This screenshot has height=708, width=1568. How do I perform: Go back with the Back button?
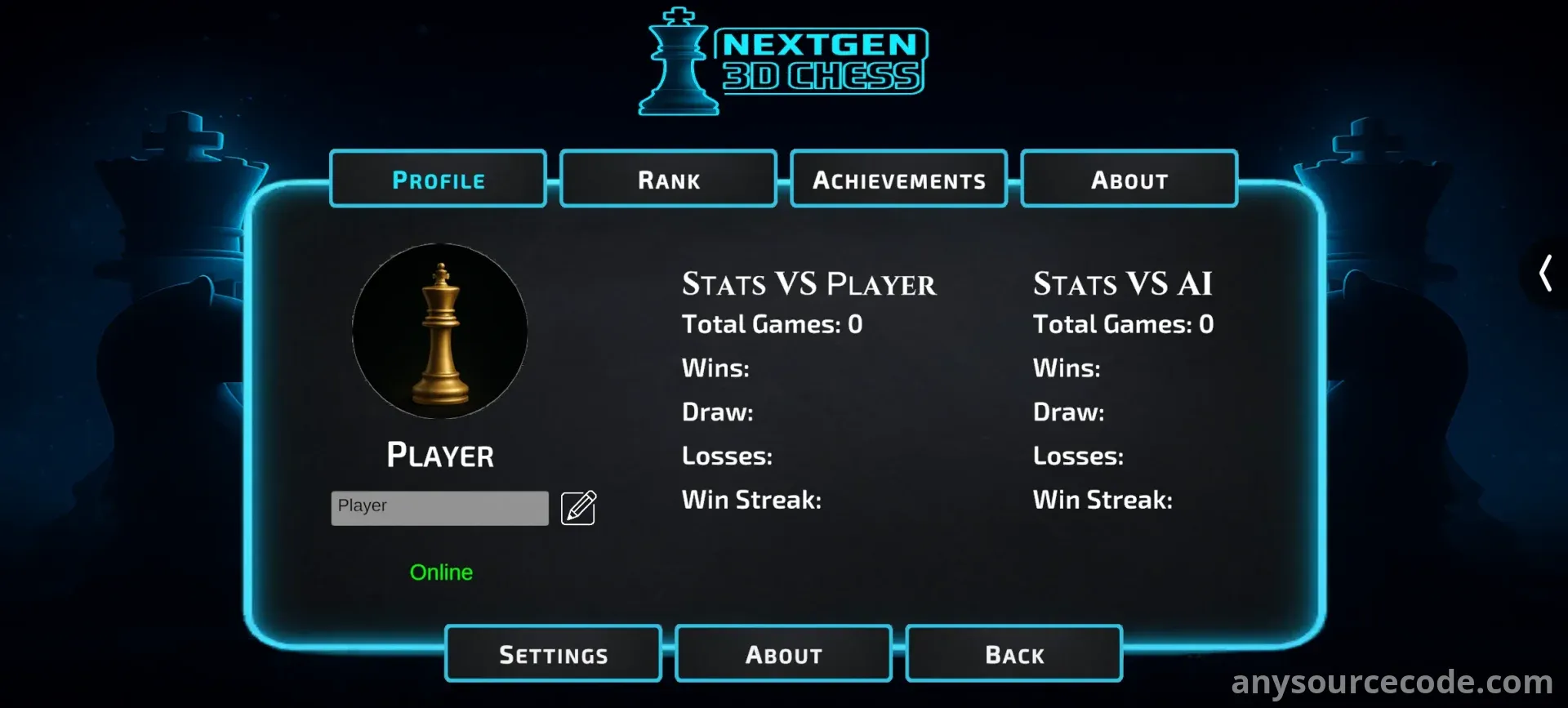point(1013,654)
